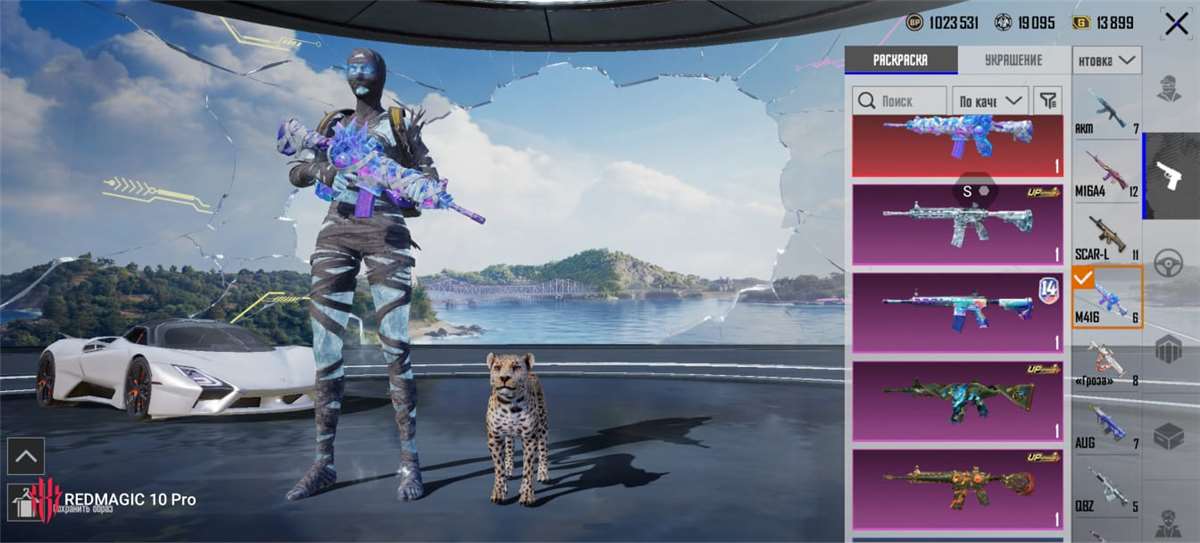Open the quality sort dropdown
The width and height of the screenshot is (1200, 543).
pos(991,101)
